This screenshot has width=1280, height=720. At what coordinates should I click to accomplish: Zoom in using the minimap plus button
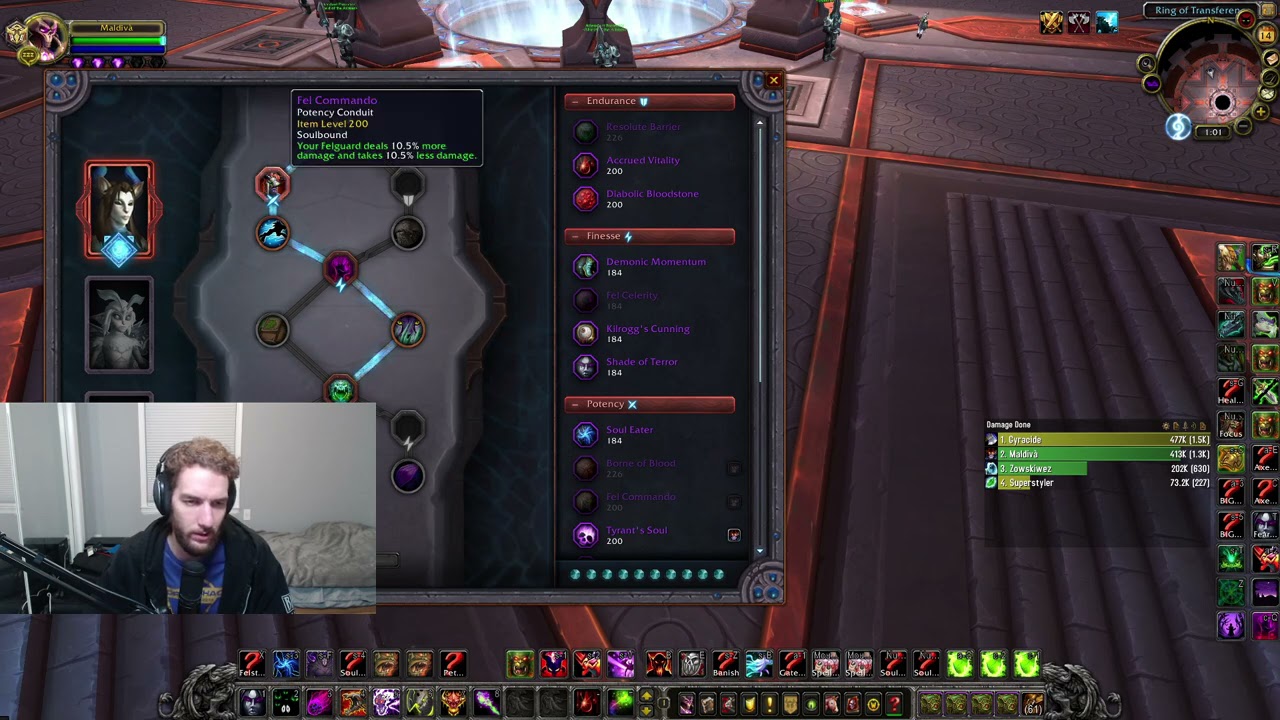tap(1262, 110)
